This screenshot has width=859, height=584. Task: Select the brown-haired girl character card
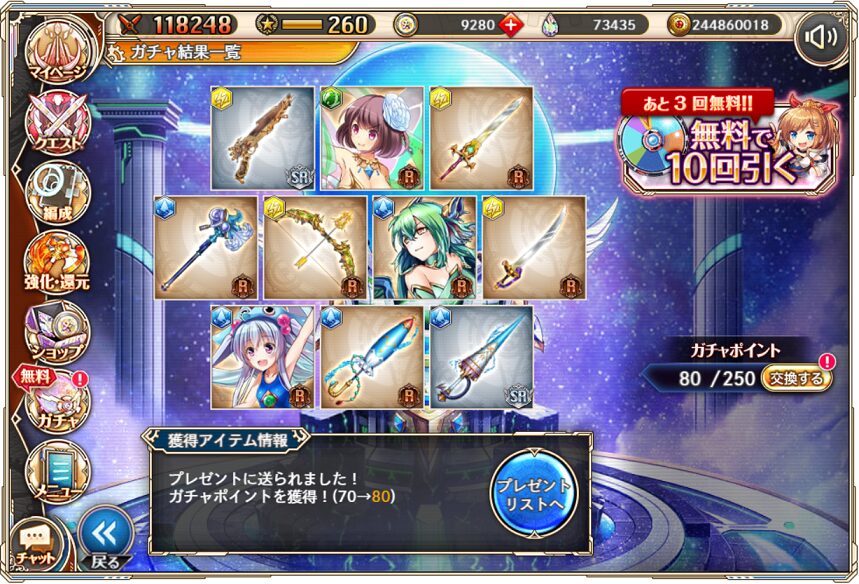pos(371,138)
